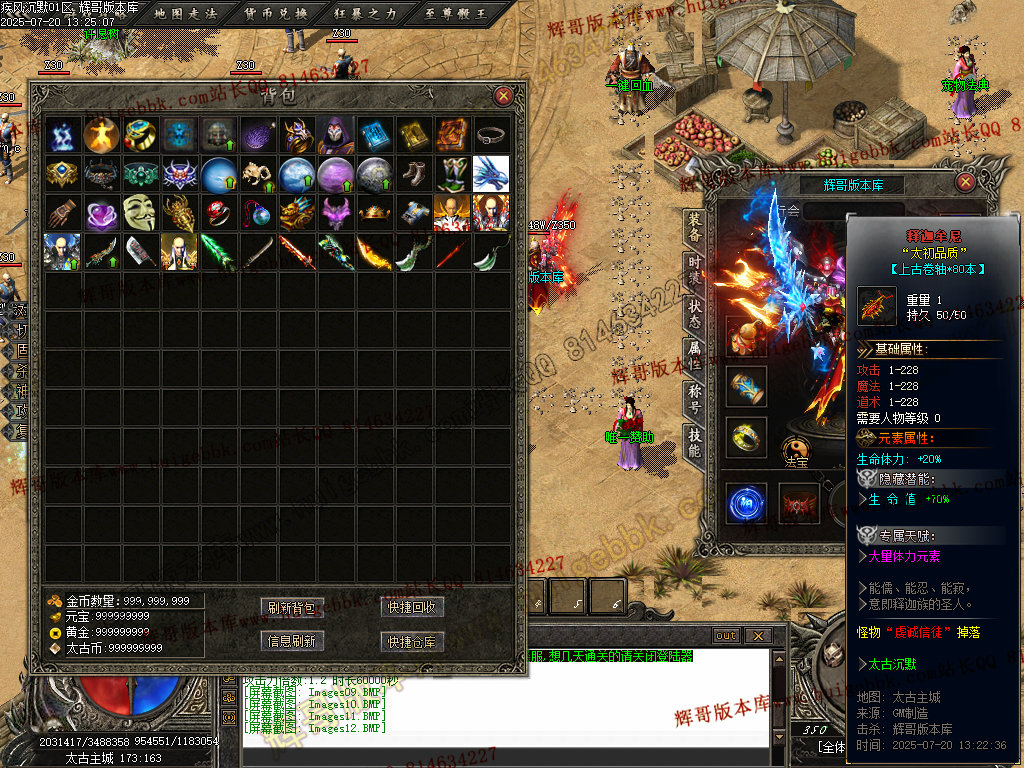The height and width of the screenshot is (768, 1024).
Task: Select the Guy Fawkes mask in the bag
Action: click(141, 212)
